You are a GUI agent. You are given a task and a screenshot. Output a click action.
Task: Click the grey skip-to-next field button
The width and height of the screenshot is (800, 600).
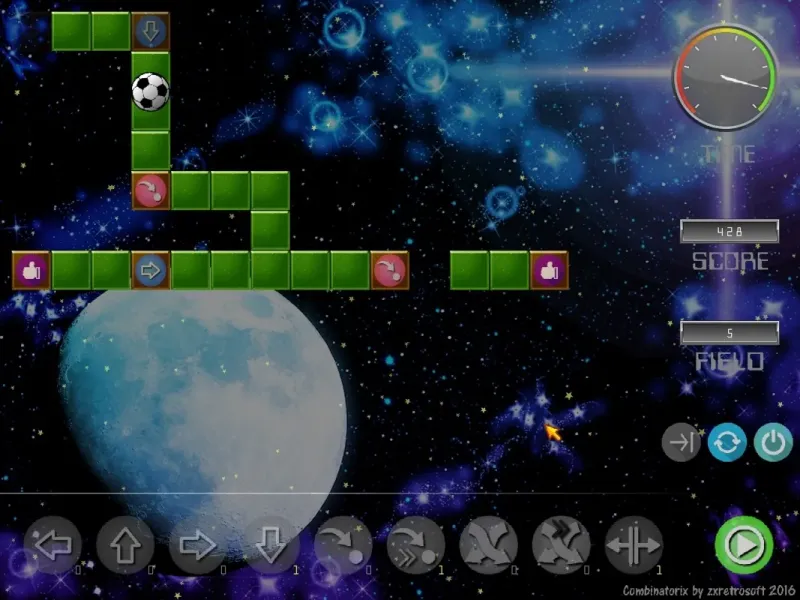[682, 442]
